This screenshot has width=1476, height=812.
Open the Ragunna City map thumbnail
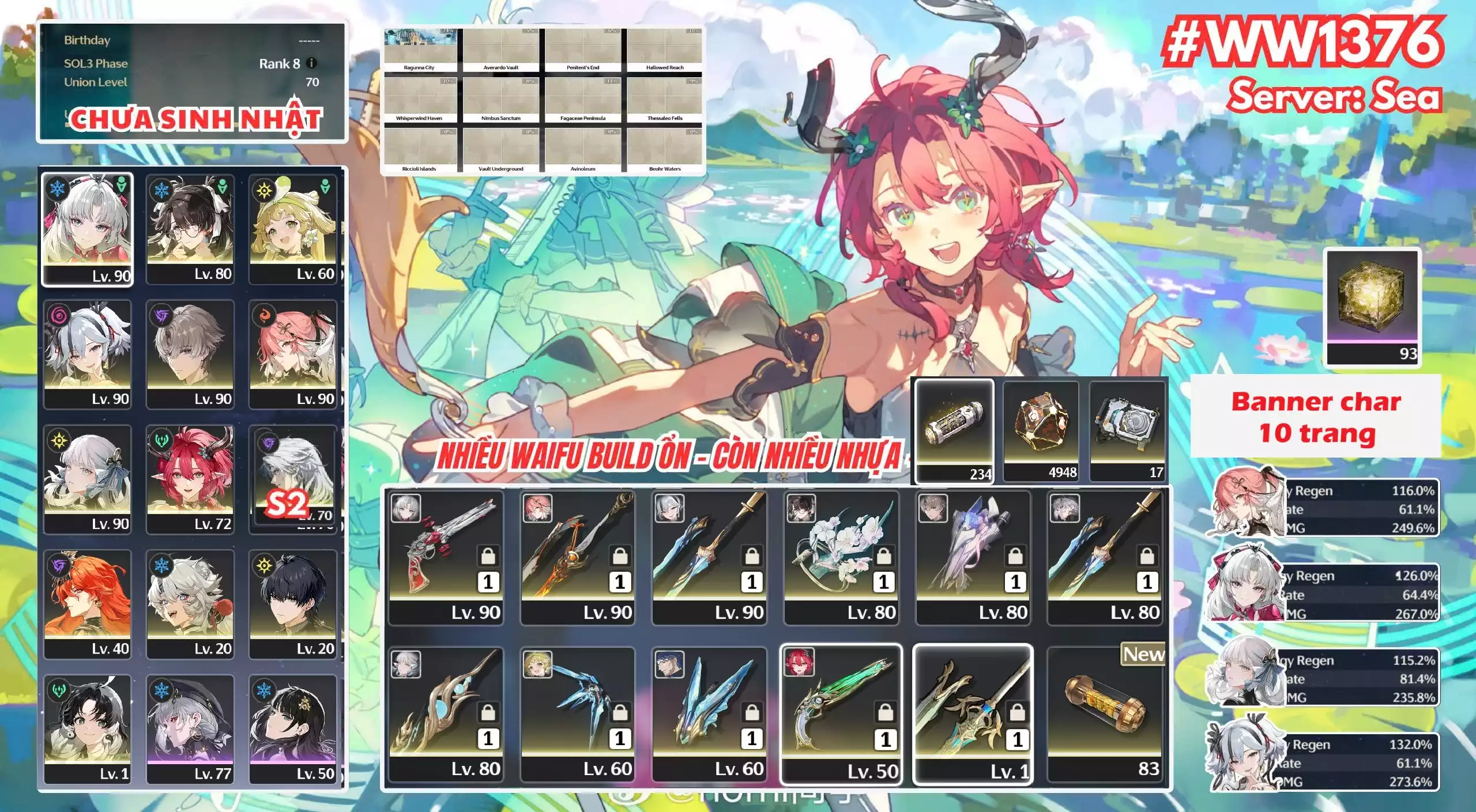419,50
